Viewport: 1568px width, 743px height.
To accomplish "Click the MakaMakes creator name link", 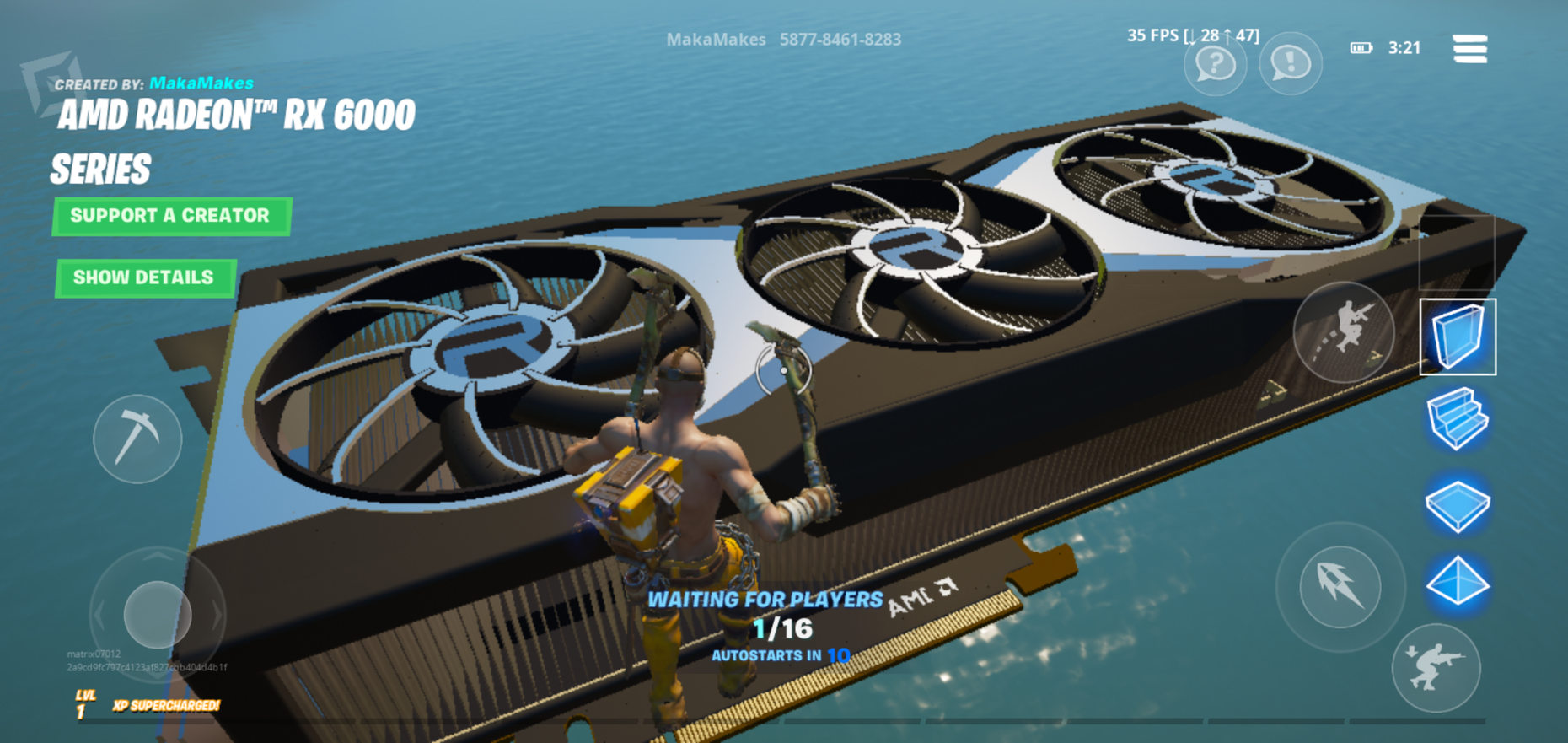I will [201, 83].
